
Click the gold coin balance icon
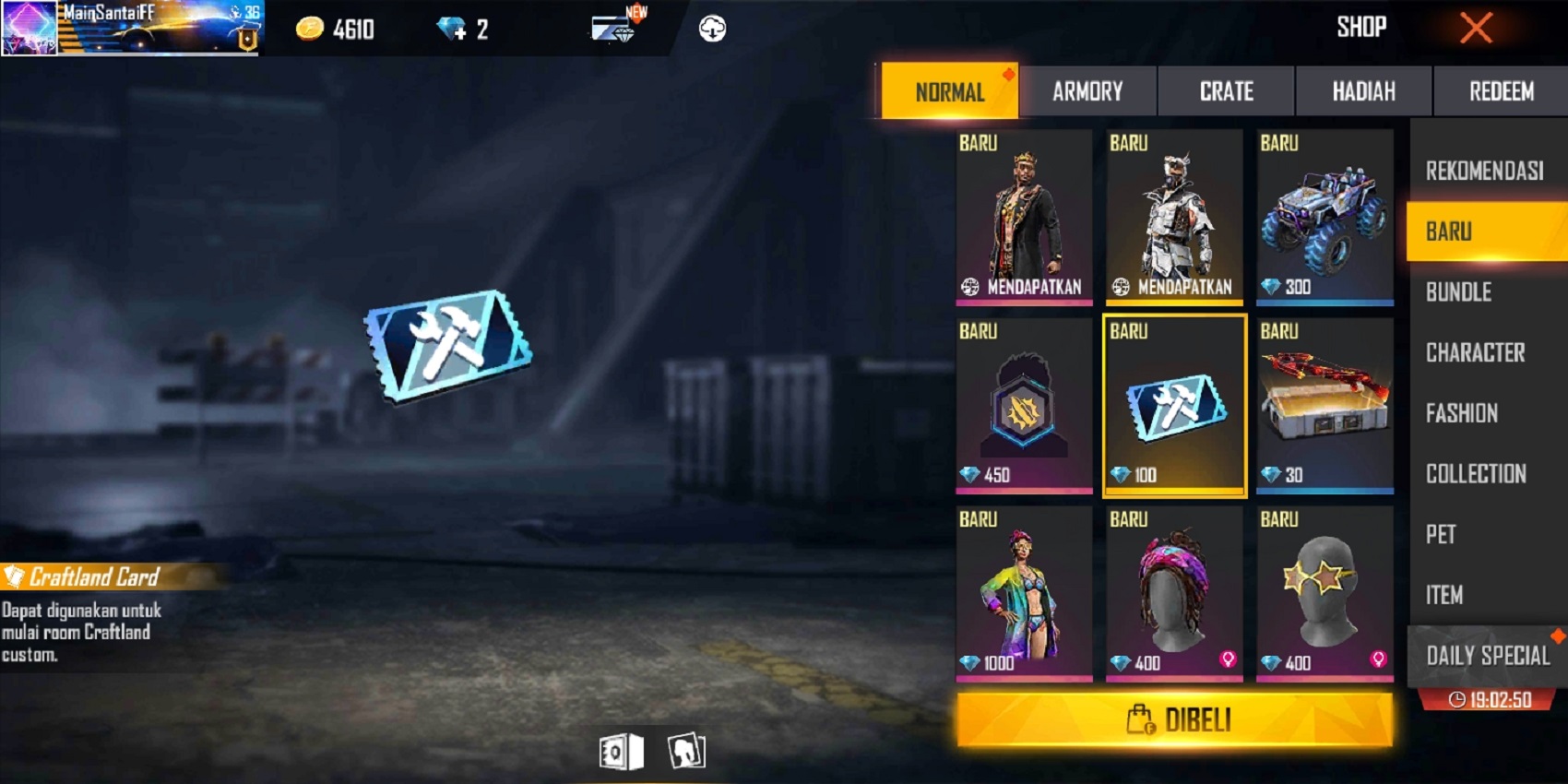pyautogui.click(x=308, y=28)
